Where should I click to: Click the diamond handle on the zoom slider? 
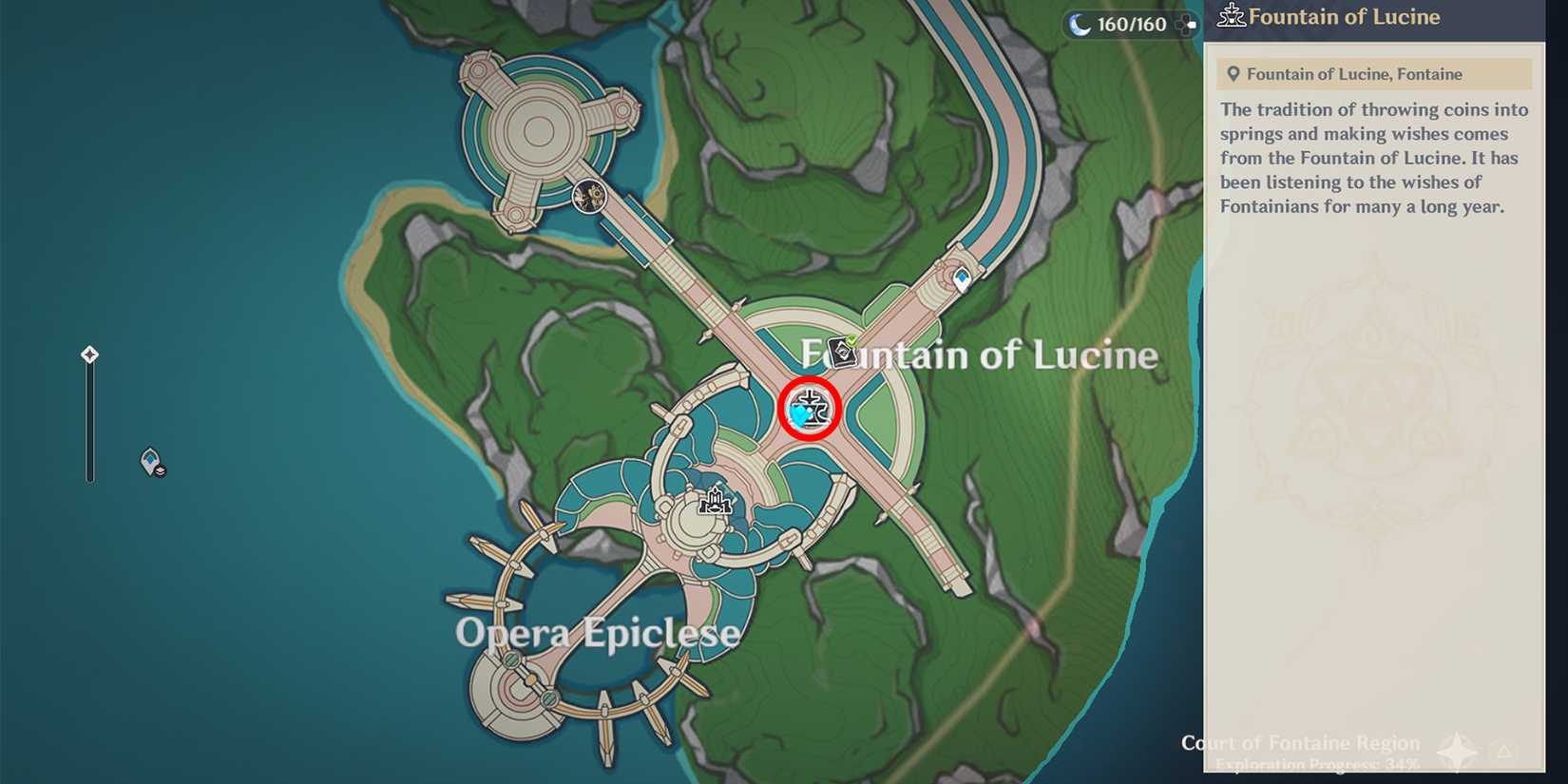tap(89, 354)
